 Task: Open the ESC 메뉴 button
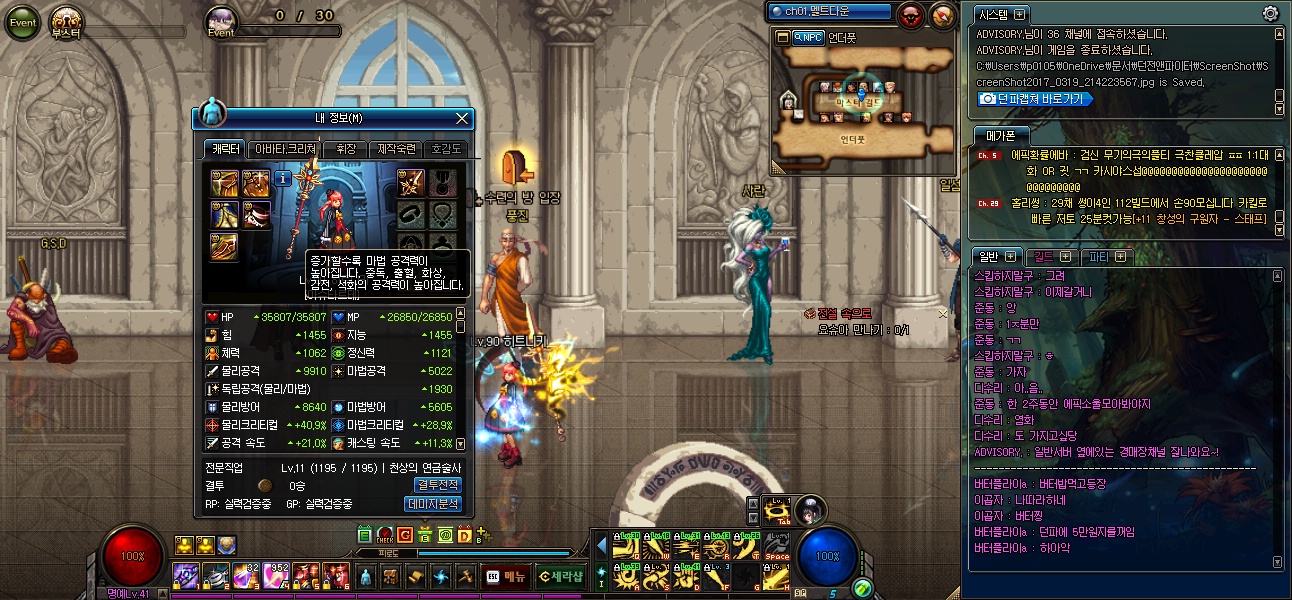506,575
